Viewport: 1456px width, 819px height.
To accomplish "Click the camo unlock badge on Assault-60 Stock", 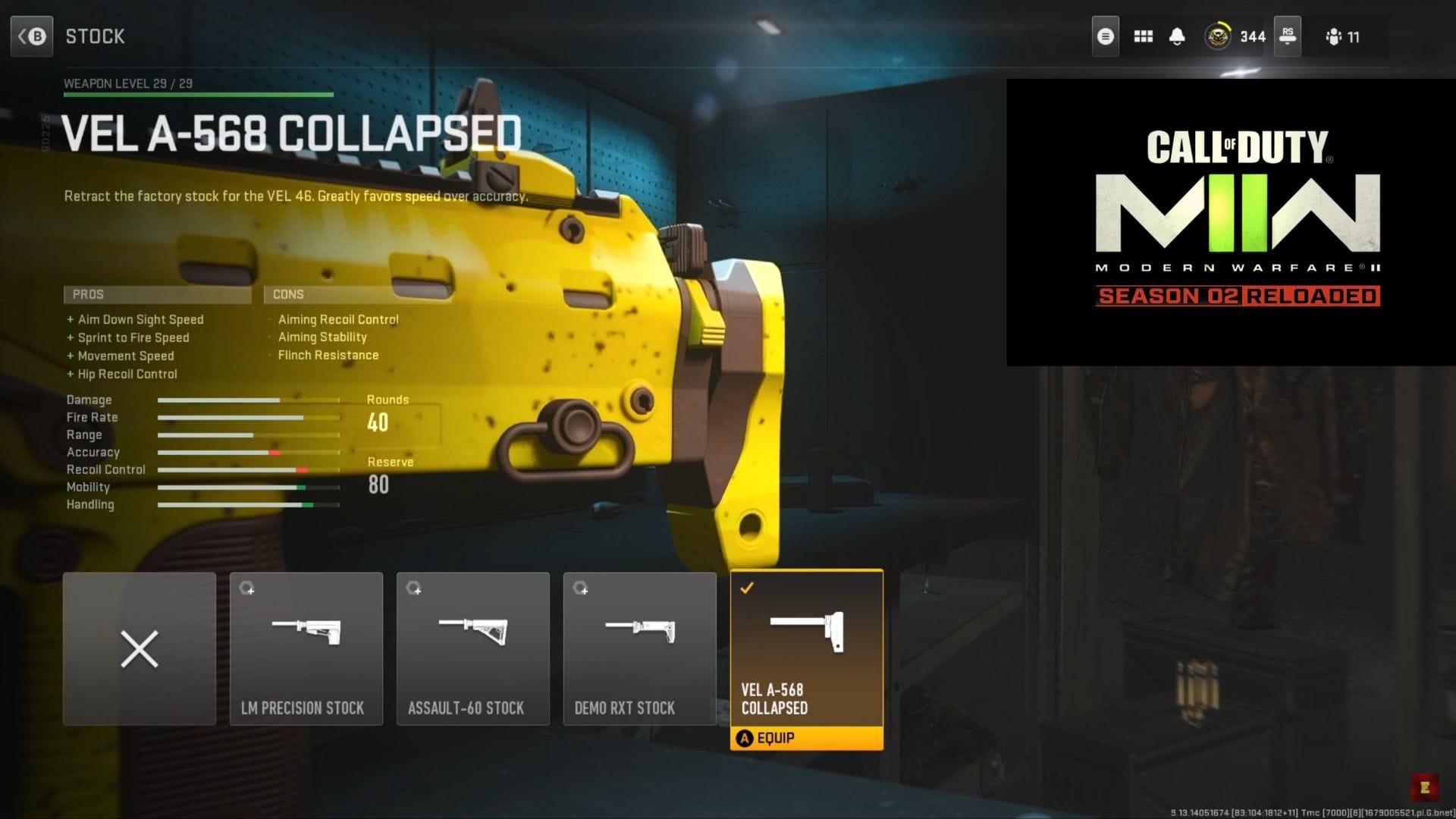I will [415, 589].
